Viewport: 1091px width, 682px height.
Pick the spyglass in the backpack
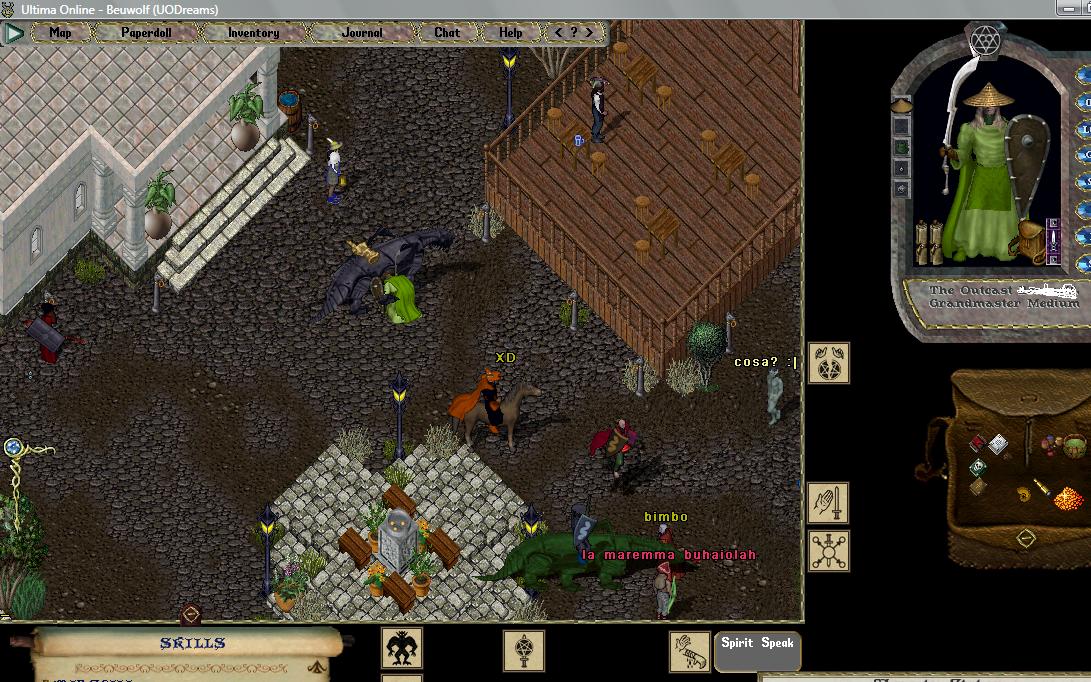click(1041, 486)
